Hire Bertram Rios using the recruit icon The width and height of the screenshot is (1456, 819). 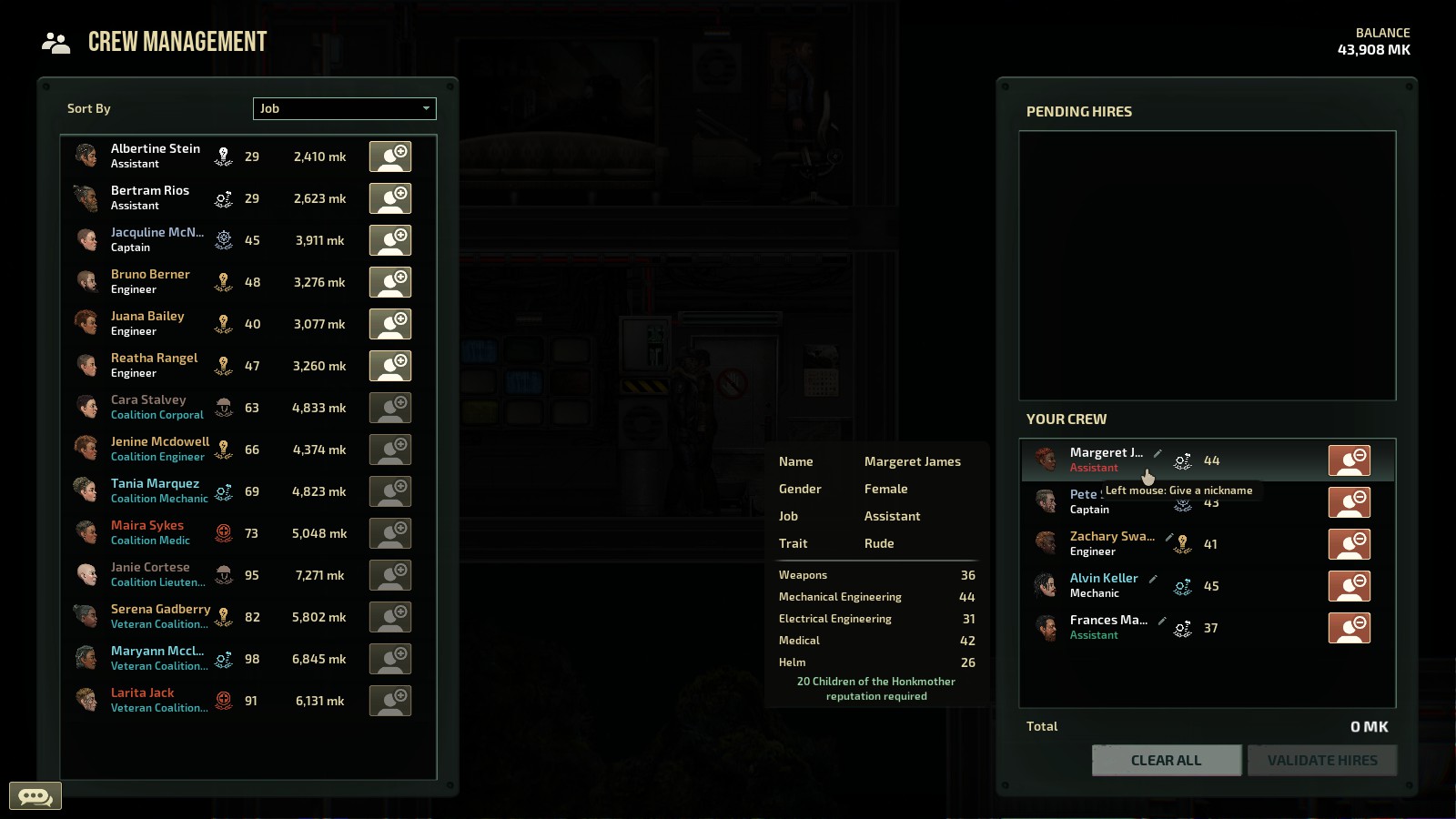[390, 197]
